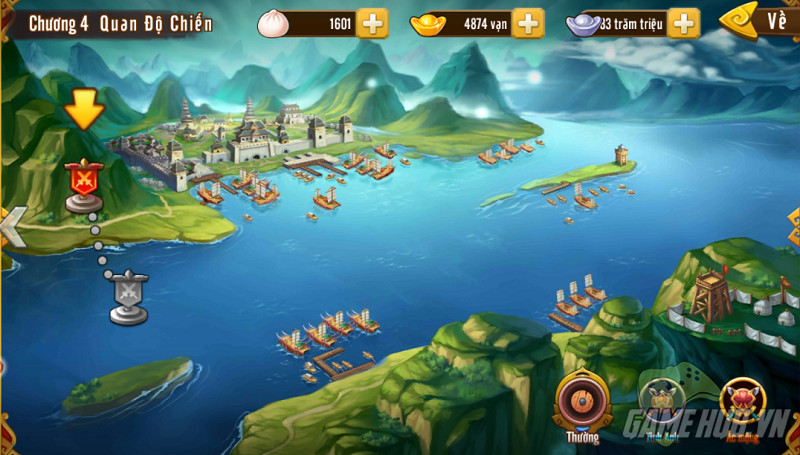Image resolution: width=800 pixels, height=455 pixels.
Task: Add more steamed bun stamina
Action: pyautogui.click(x=372, y=23)
